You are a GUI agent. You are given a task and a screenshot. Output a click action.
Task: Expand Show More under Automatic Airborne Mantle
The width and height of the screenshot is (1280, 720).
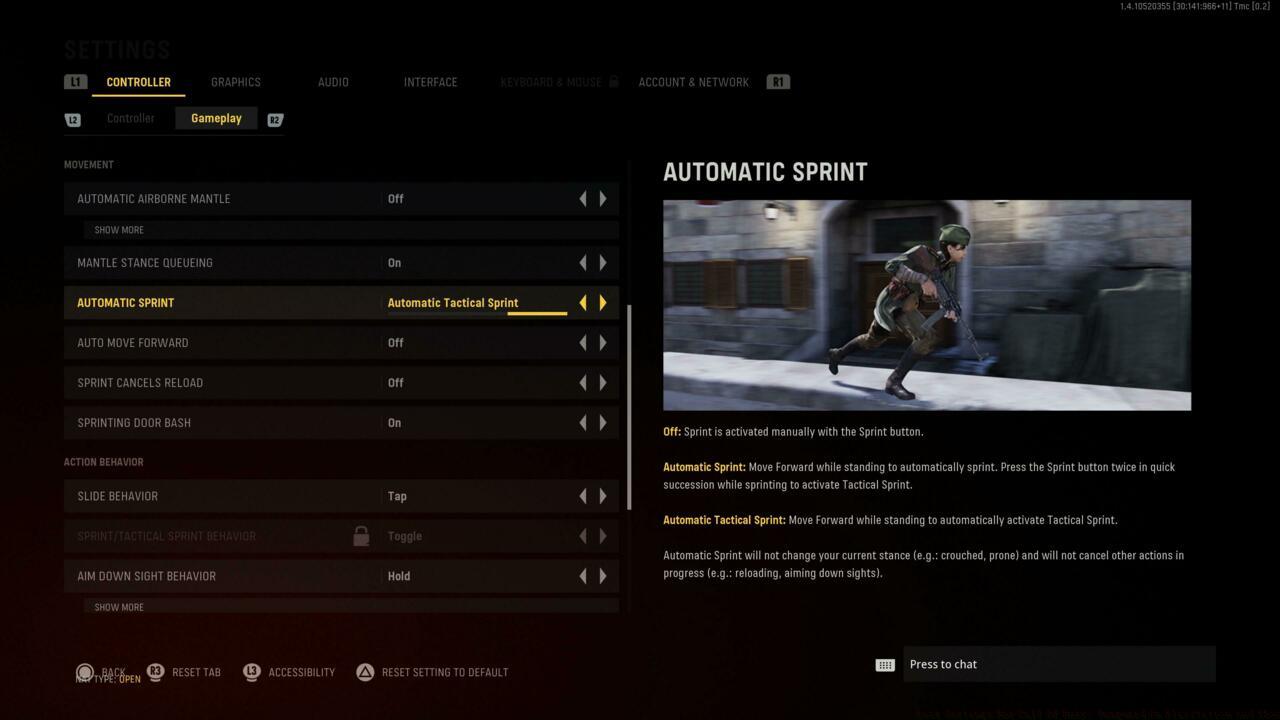coord(118,229)
